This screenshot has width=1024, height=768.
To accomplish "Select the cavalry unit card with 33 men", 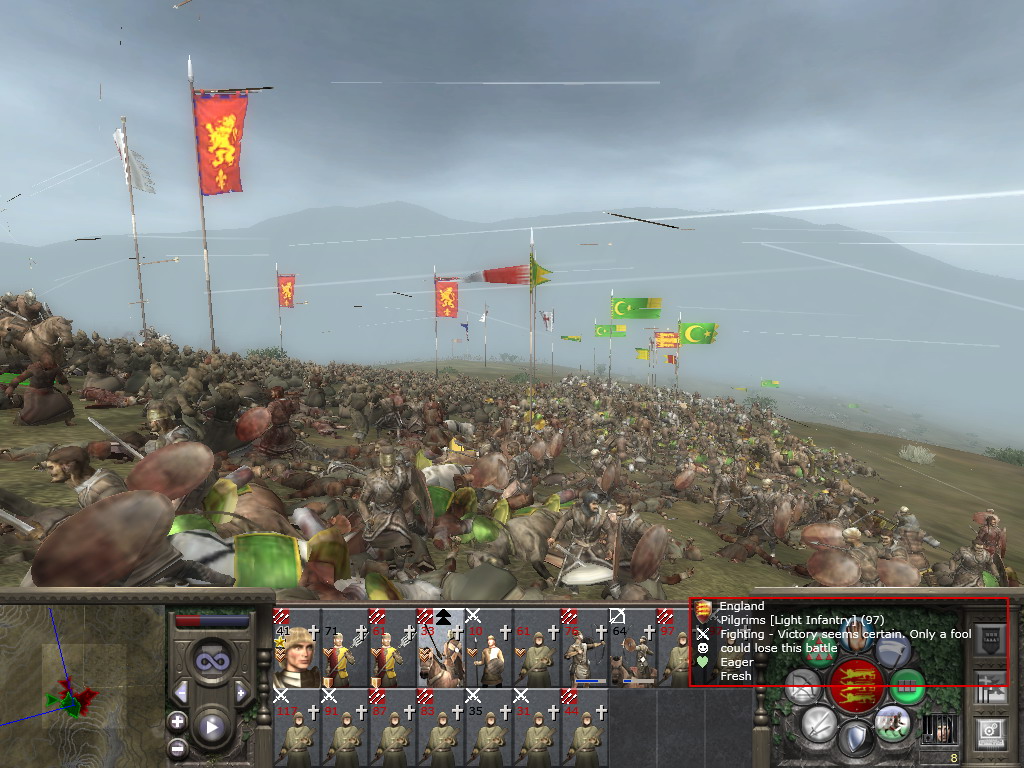I will (x=440, y=648).
